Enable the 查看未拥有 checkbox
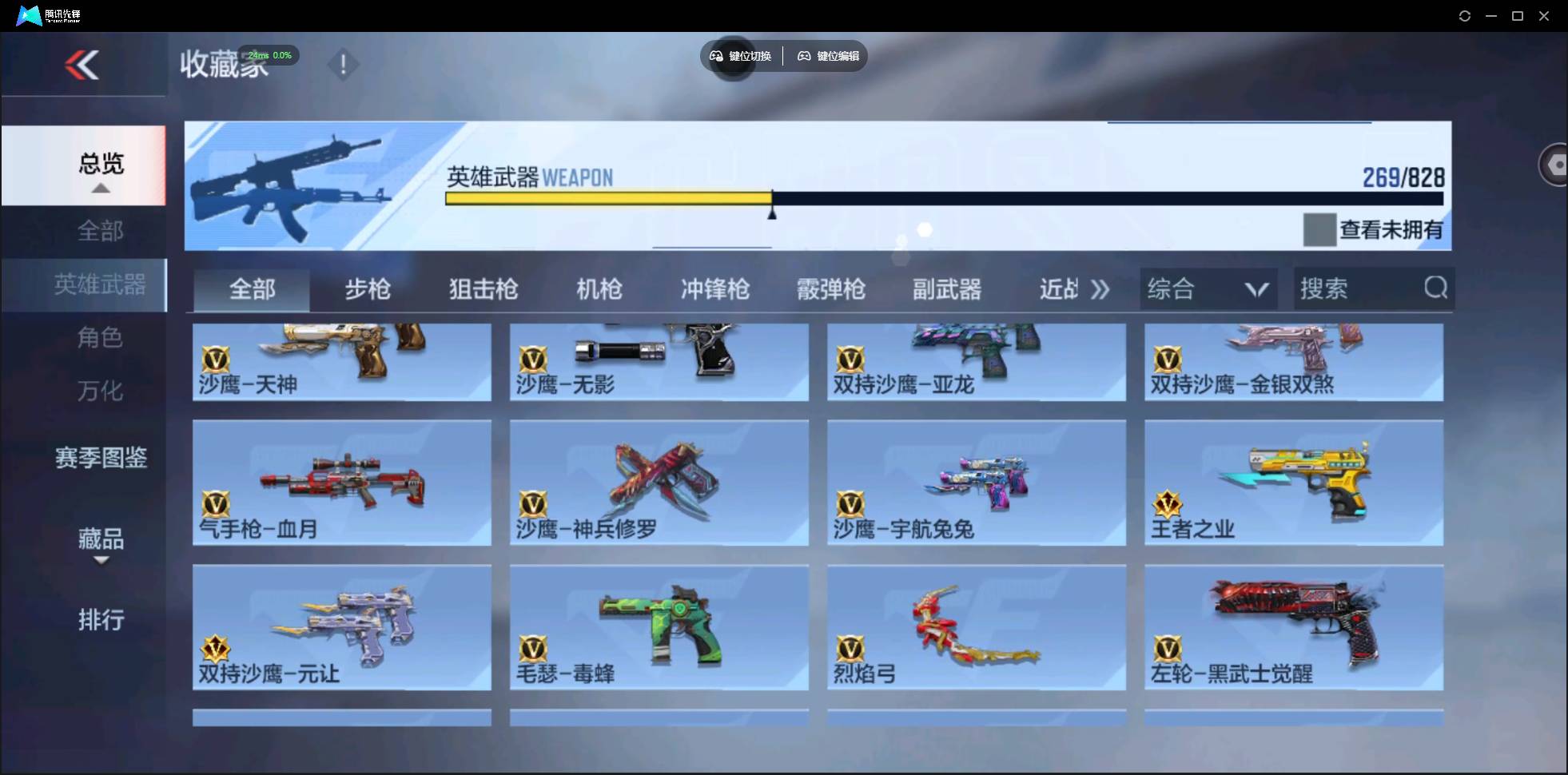Viewport: 1568px width, 775px height. click(x=1319, y=230)
